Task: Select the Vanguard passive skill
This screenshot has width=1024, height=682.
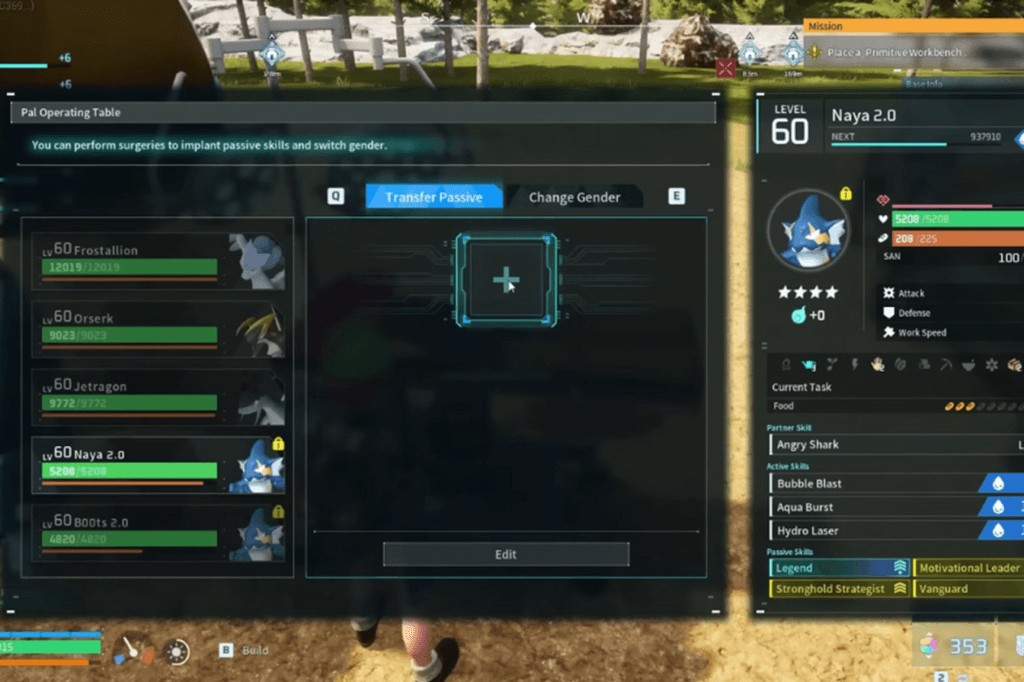Action: pyautogui.click(x=968, y=589)
